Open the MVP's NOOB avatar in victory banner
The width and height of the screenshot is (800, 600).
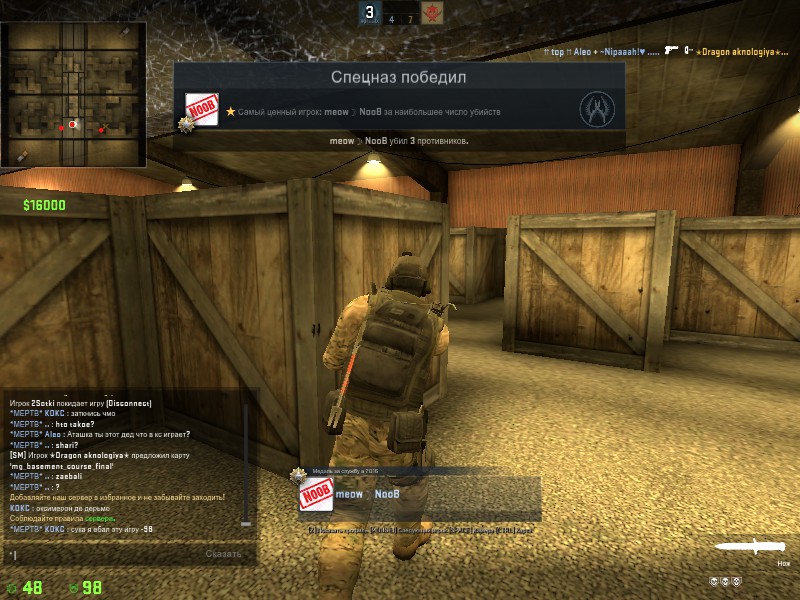(203, 110)
